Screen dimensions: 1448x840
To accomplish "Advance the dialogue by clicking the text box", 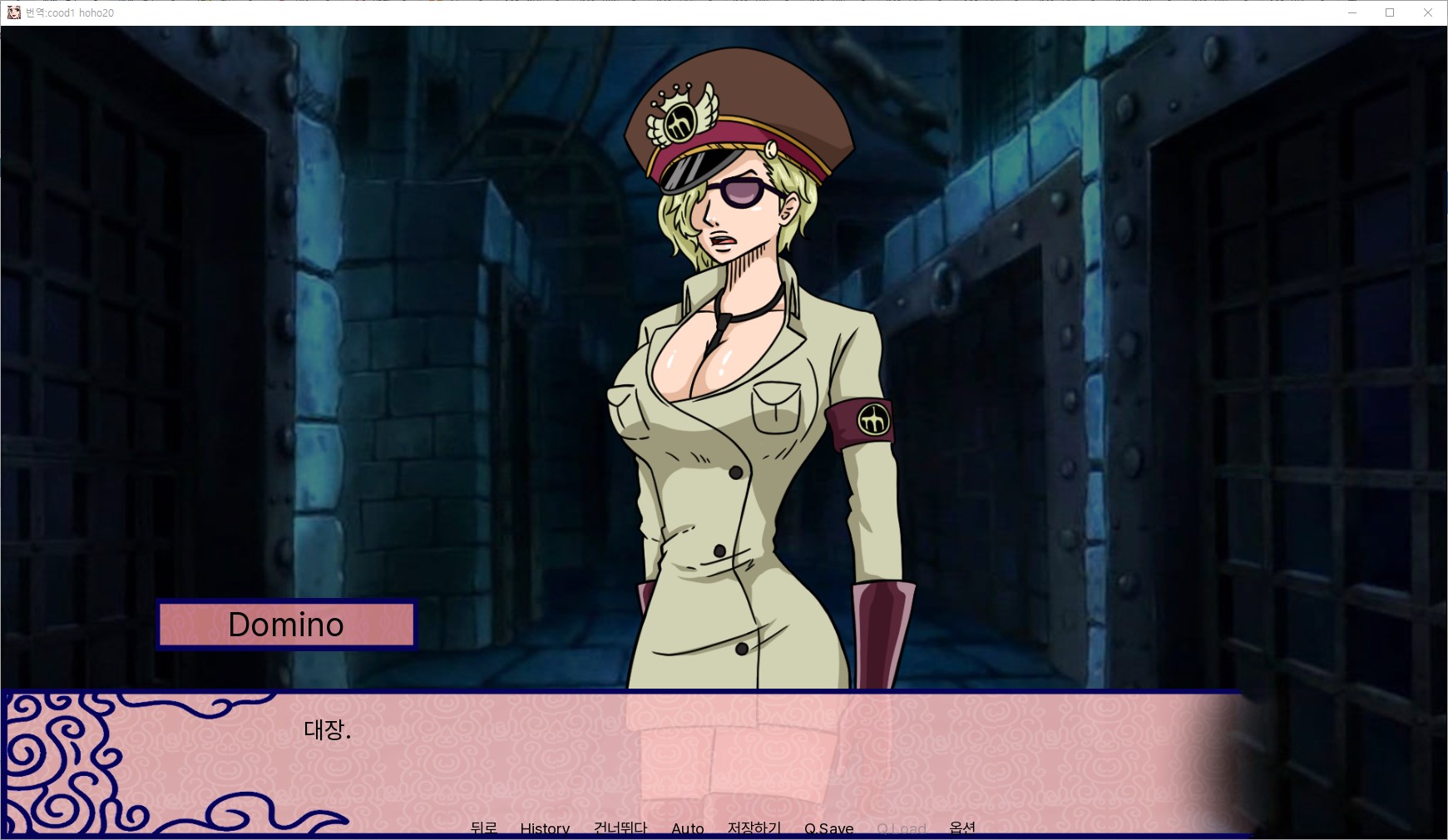I will 665,757.
